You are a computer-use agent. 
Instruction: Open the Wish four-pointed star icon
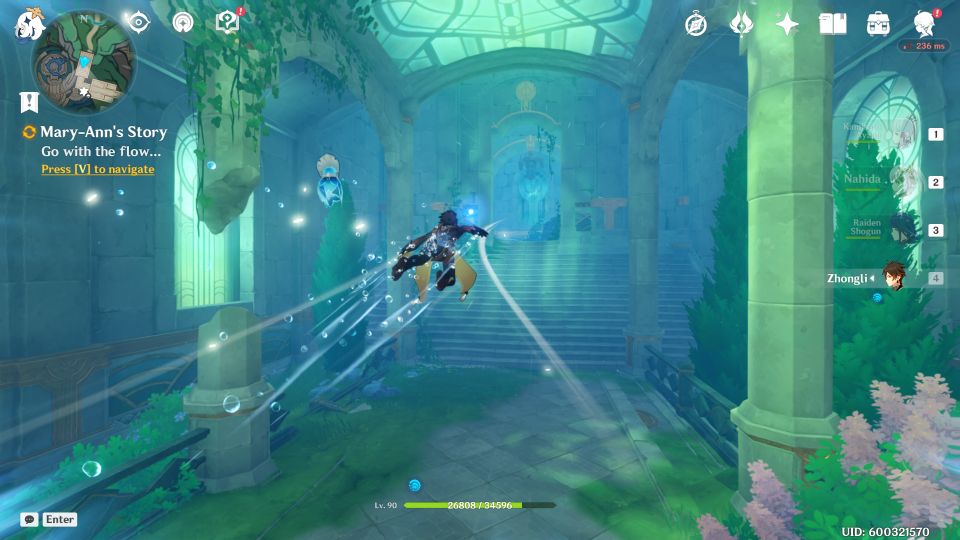(788, 24)
